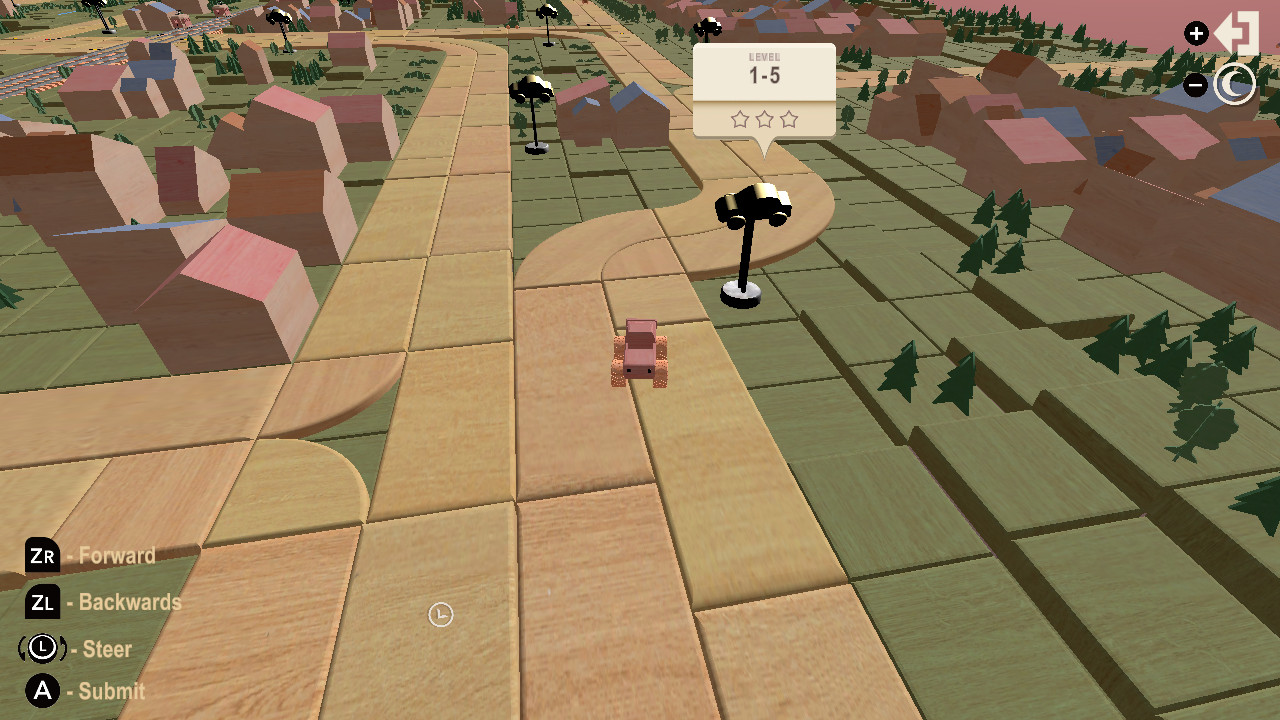Toggle the first star on the 1-5 sign
The width and height of the screenshot is (1280, 720).
[x=740, y=119]
